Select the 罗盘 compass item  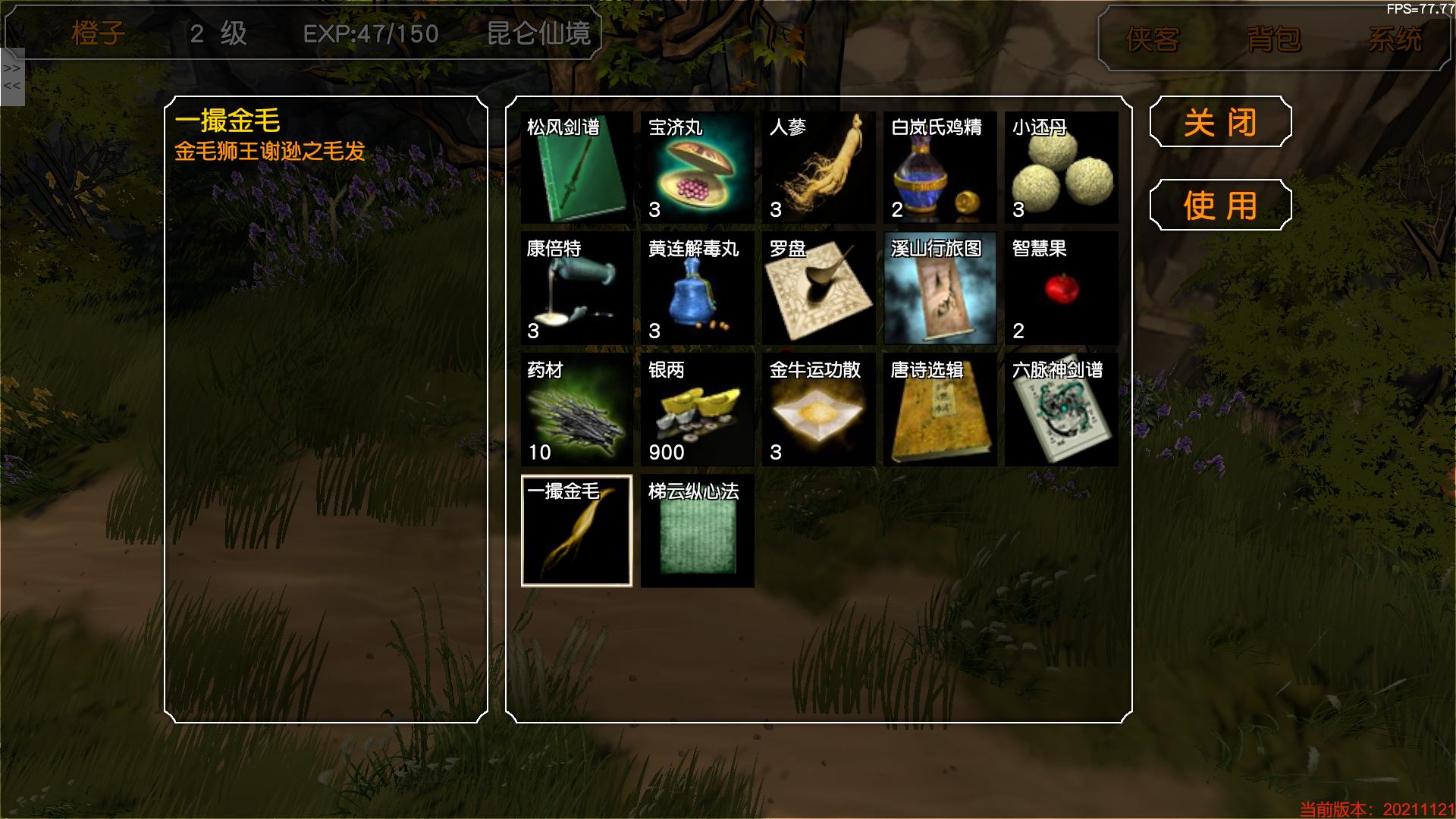point(819,289)
